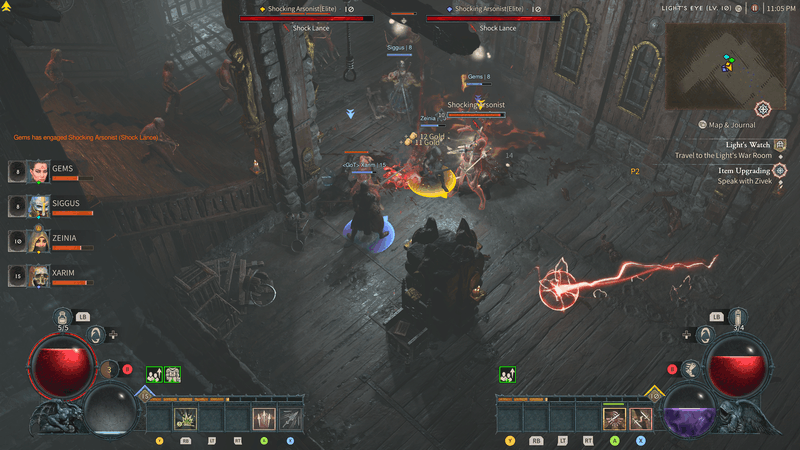This screenshot has height=450, width=800.
Task: Activate player one's arrow skill slot
Action: tap(290, 418)
